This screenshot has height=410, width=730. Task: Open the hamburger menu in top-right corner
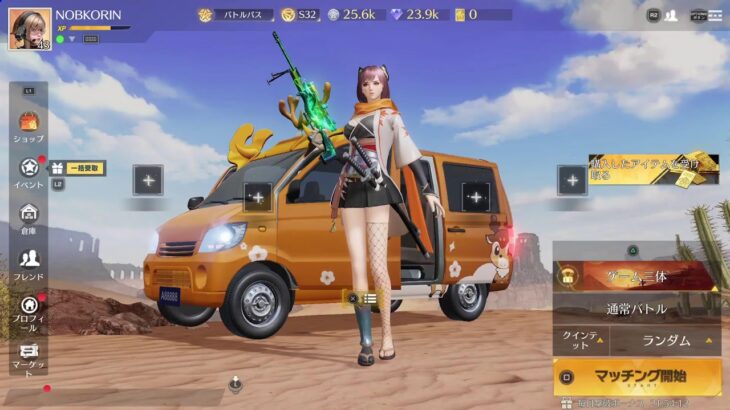tap(715, 15)
